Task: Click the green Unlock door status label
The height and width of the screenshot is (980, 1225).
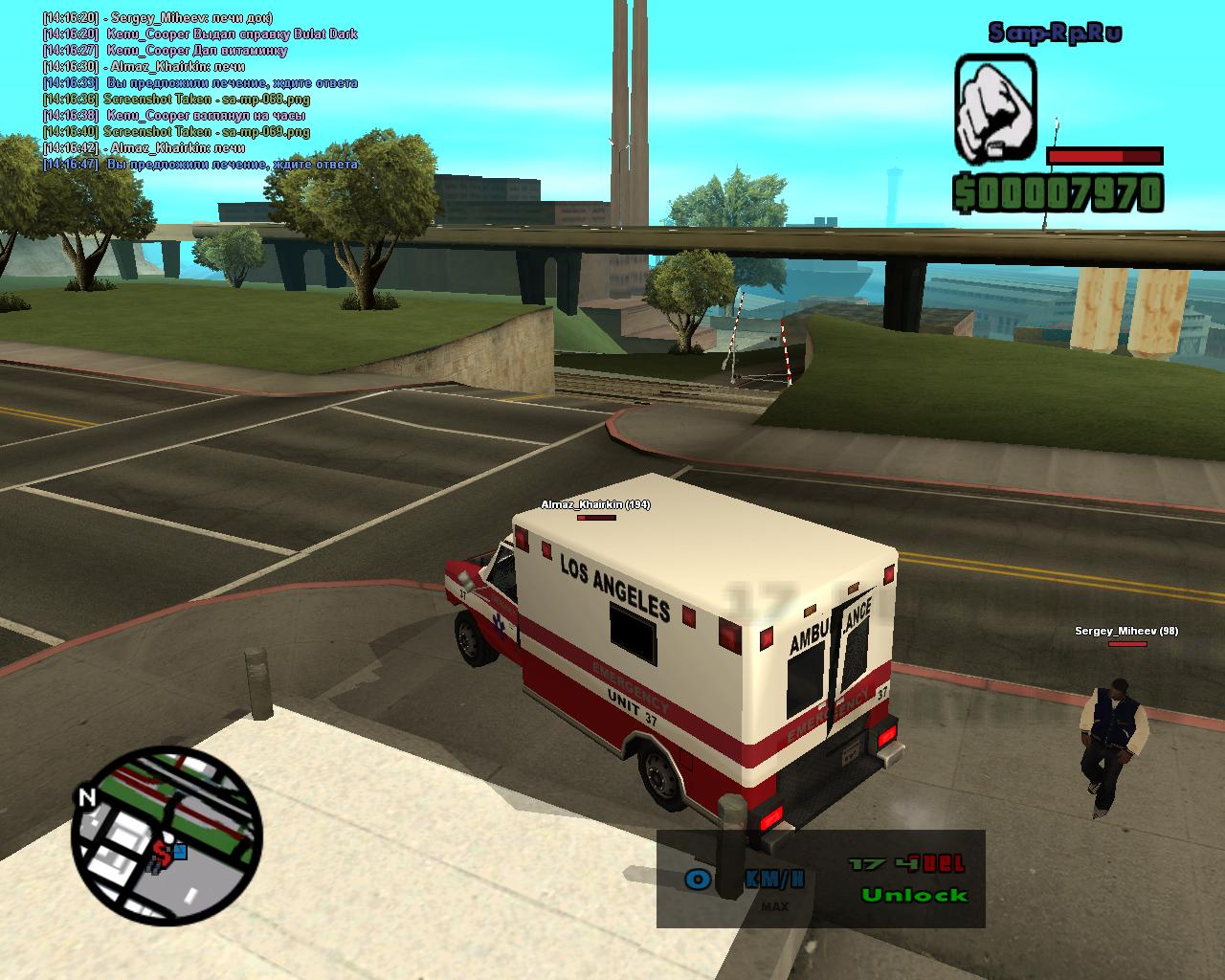Action: tap(914, 896)
